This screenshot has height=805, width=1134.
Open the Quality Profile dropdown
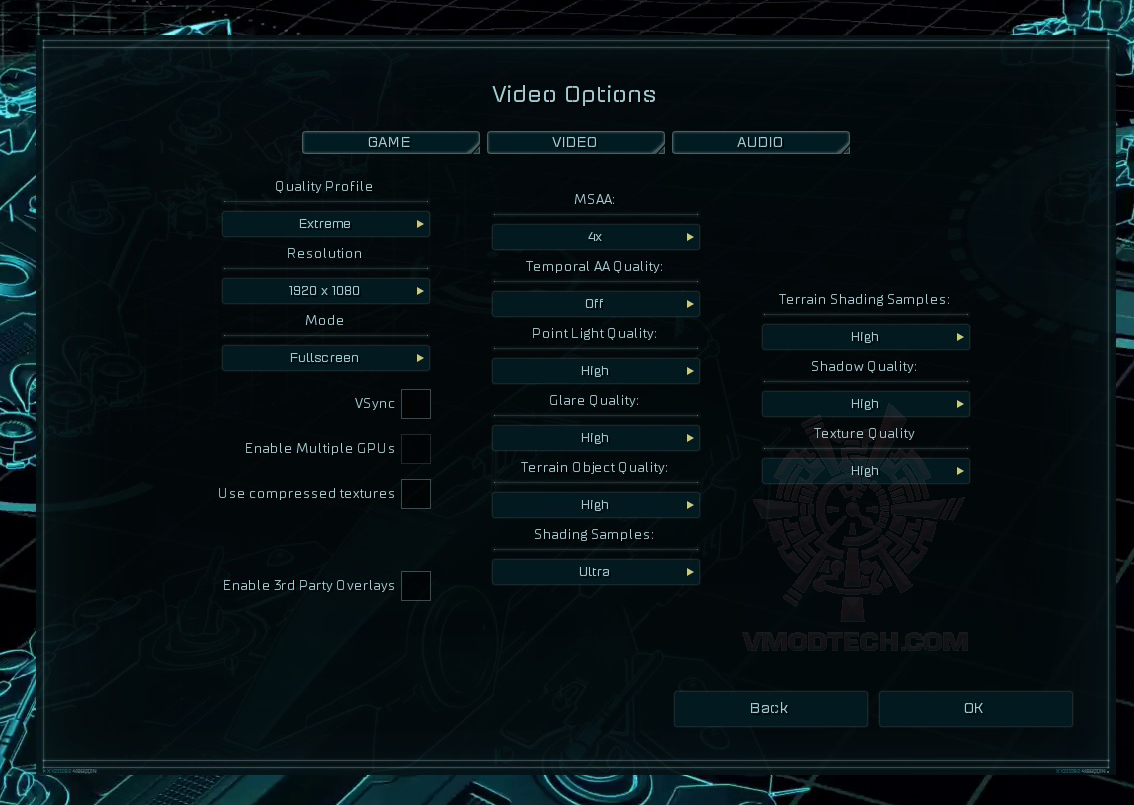[x=326, y=224]
